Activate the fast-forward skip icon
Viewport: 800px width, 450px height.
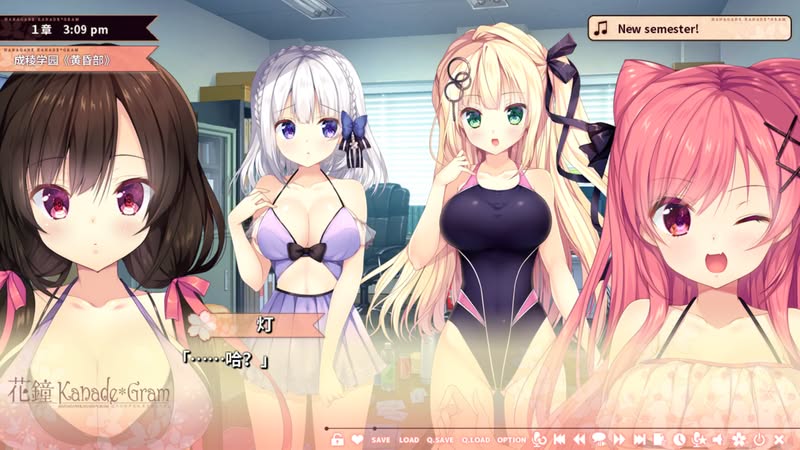click(x=619, y=439)
